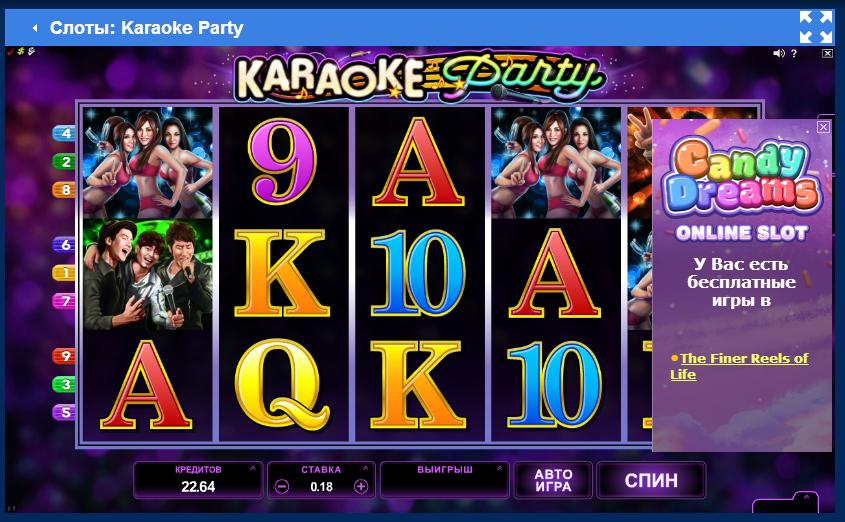Screen dimensions: 845x522
Task: Select payline 8 marker
Action: (65, 189)
